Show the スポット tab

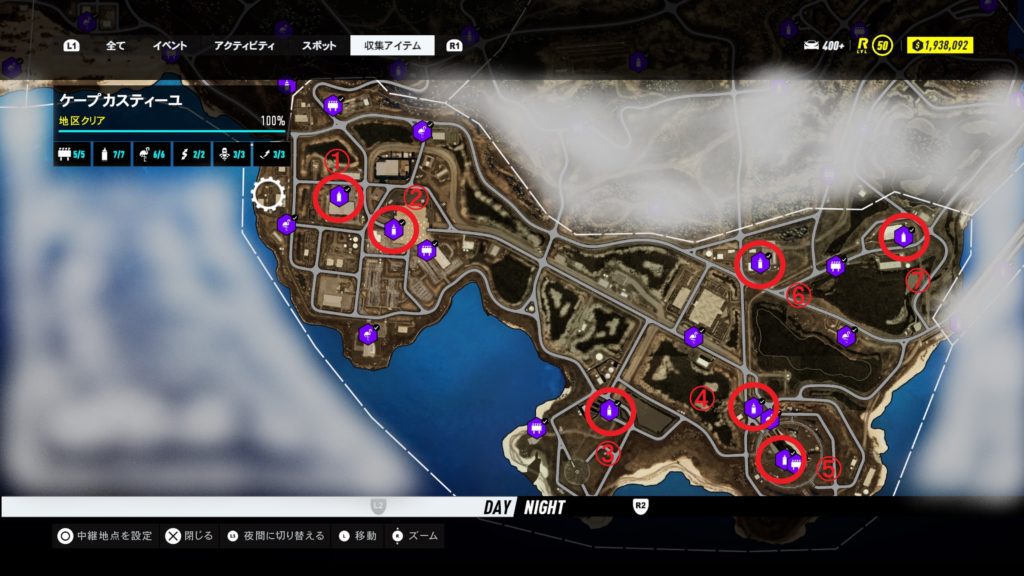pyautogui.click(x=320, y=45)
